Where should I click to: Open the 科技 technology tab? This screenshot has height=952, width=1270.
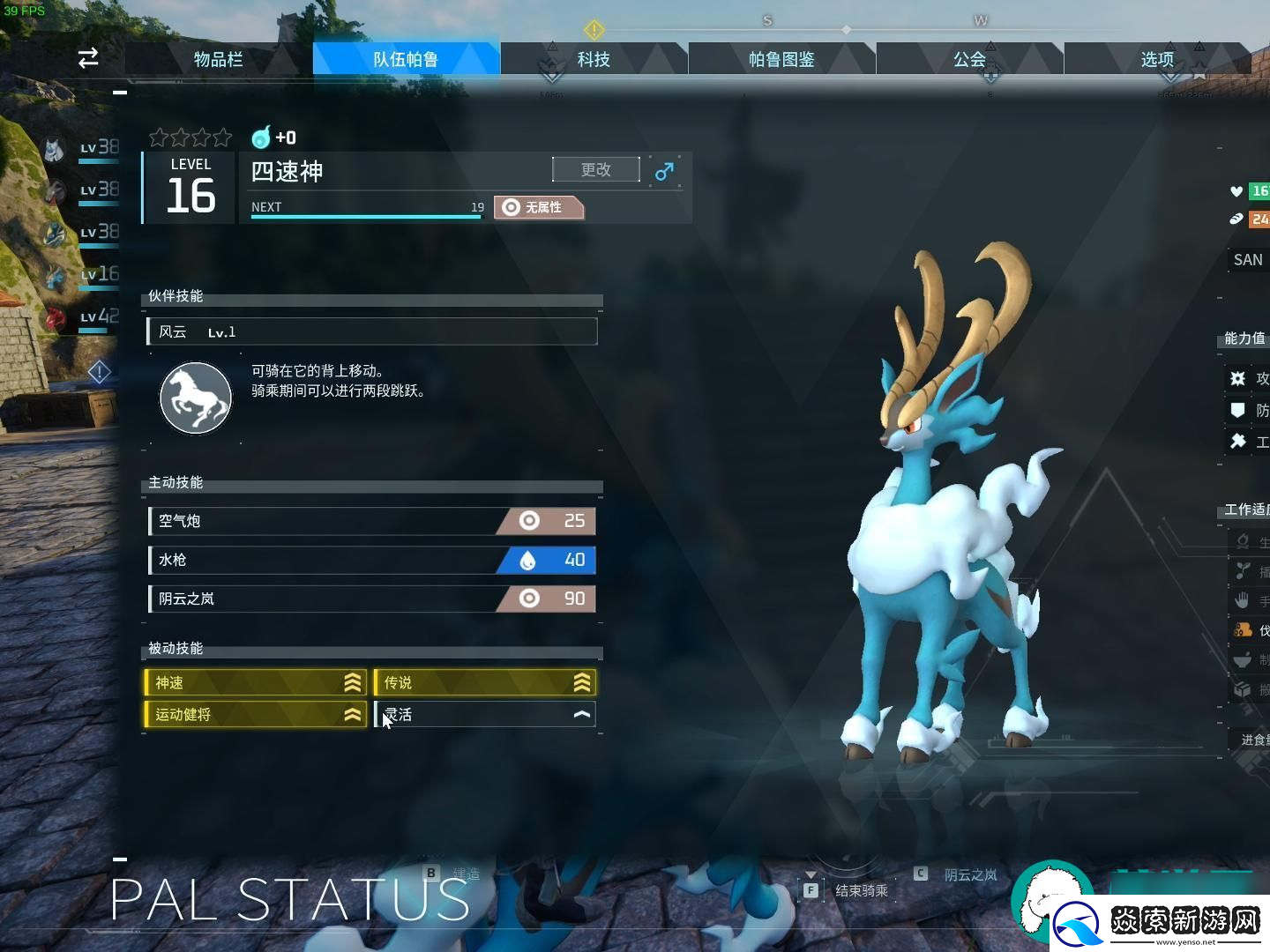click(594, 59)
